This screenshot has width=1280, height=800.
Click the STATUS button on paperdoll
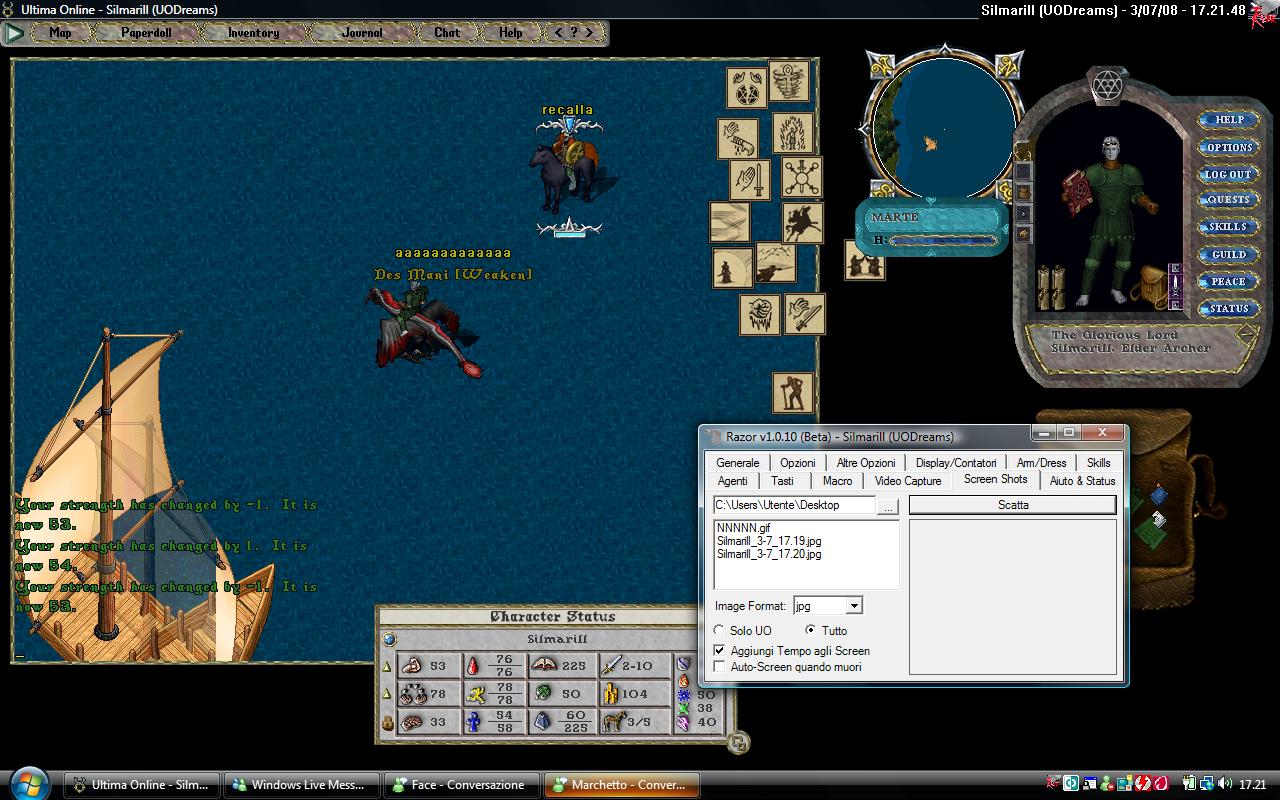(x=1228, y=309)
